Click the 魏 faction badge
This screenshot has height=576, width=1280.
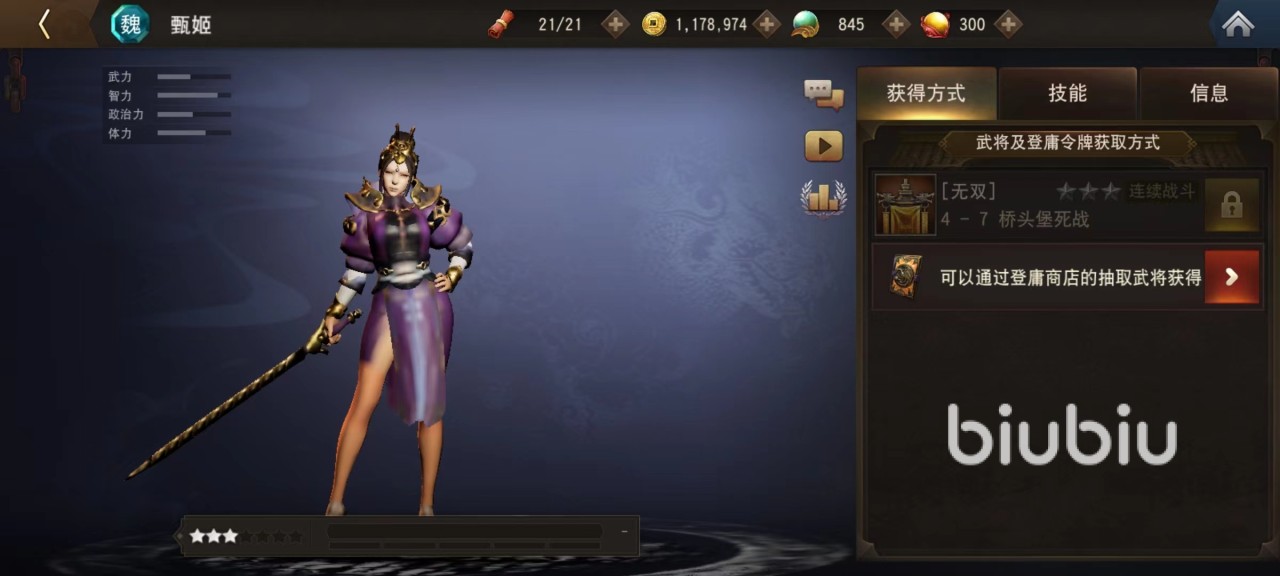click(x=130, y=24)
